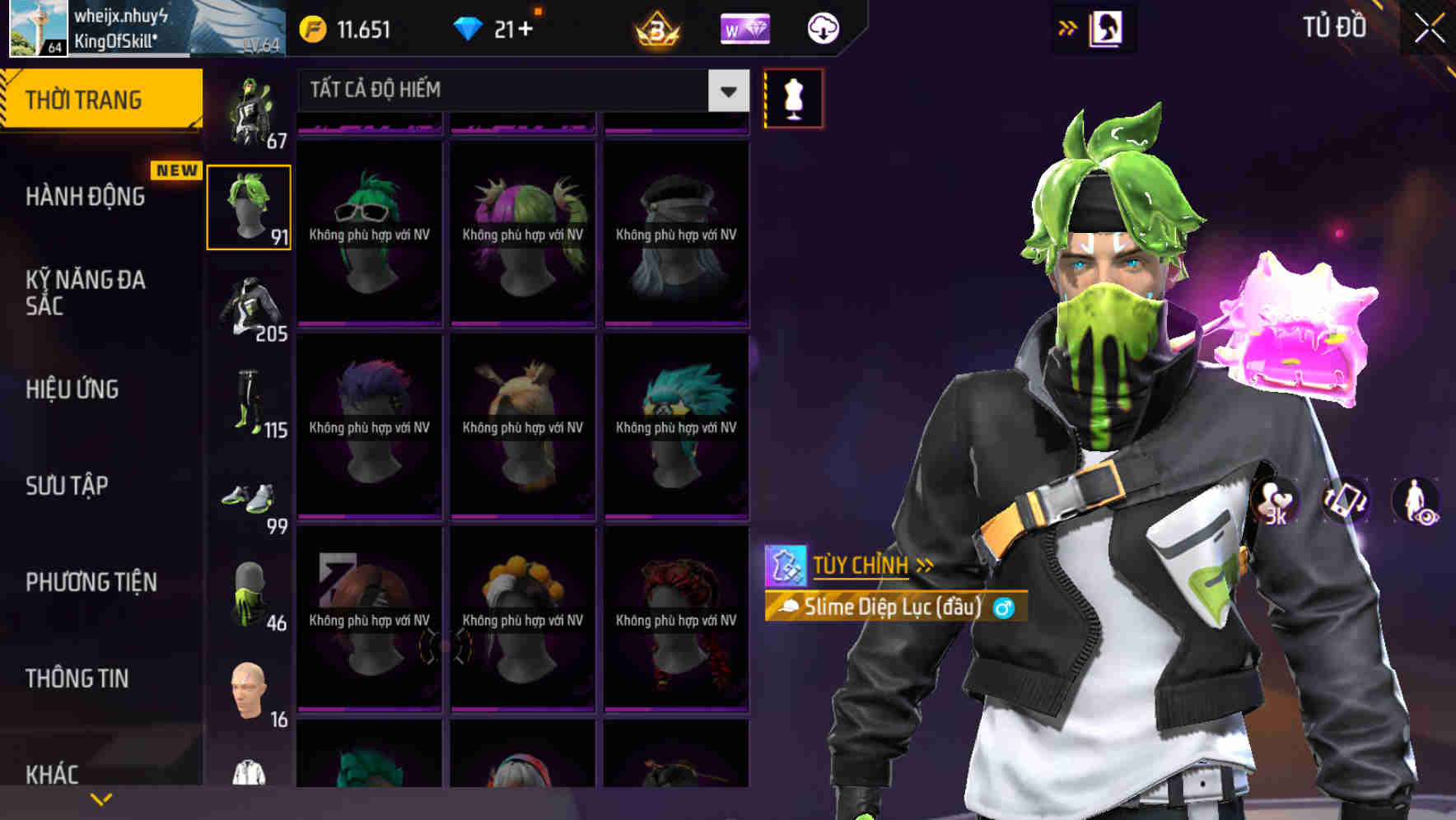Open the character album icon near top right

pyautogui.click(x=1104, y=28)
